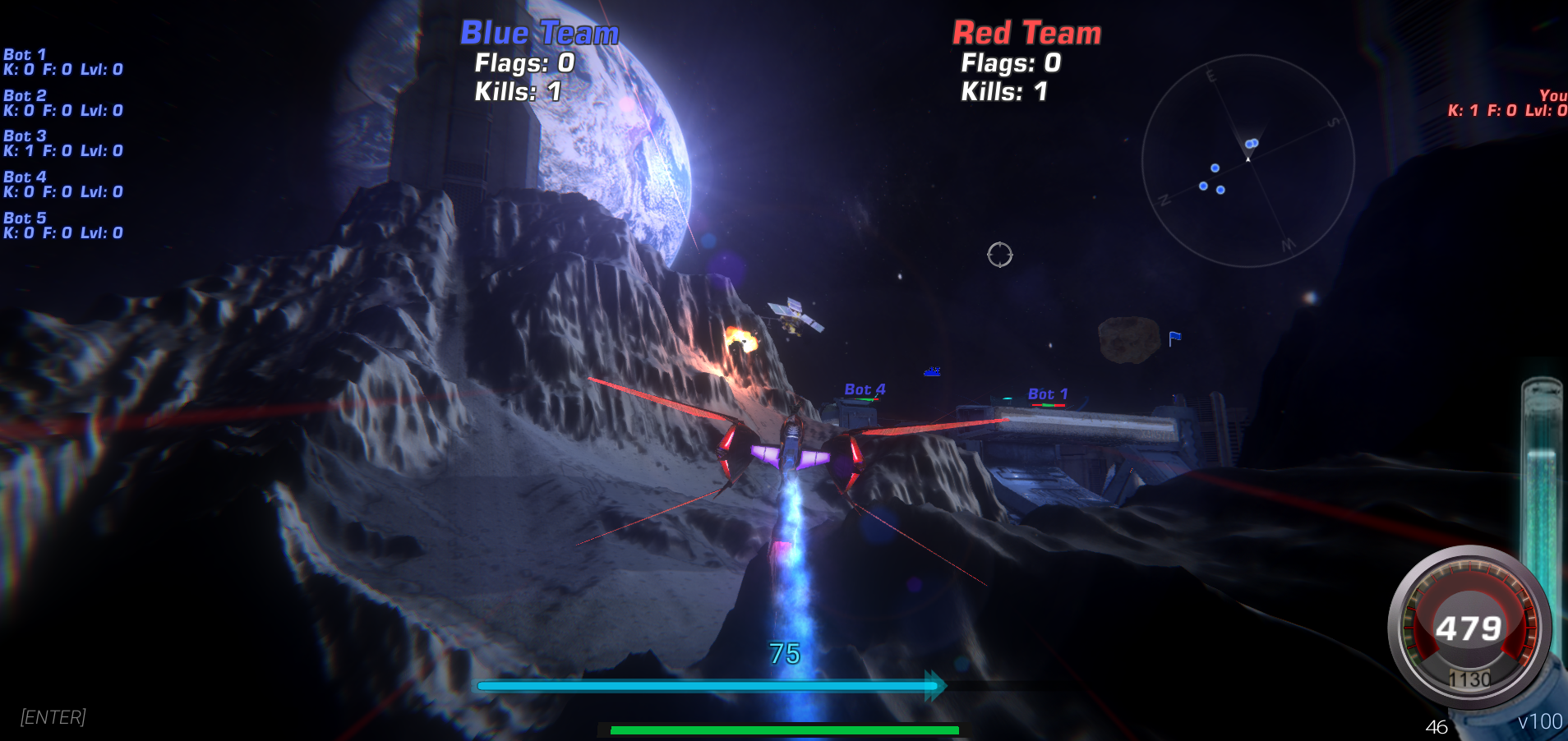Select the Red Team scoreboard header
The height and width of the screenshot is (741, 1568).
1026,33
